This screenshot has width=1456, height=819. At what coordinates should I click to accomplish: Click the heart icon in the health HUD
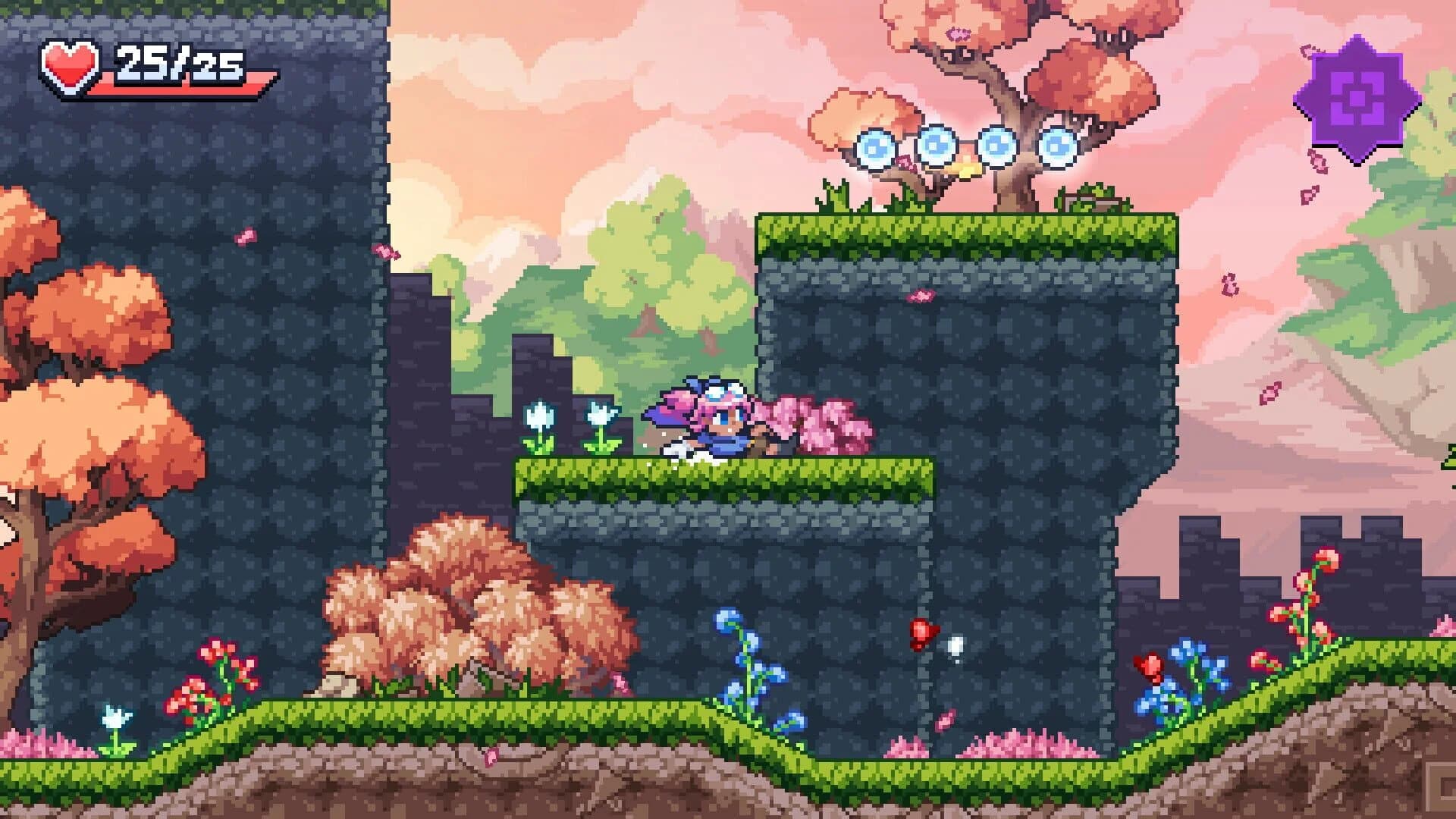(x=72, y=64)
